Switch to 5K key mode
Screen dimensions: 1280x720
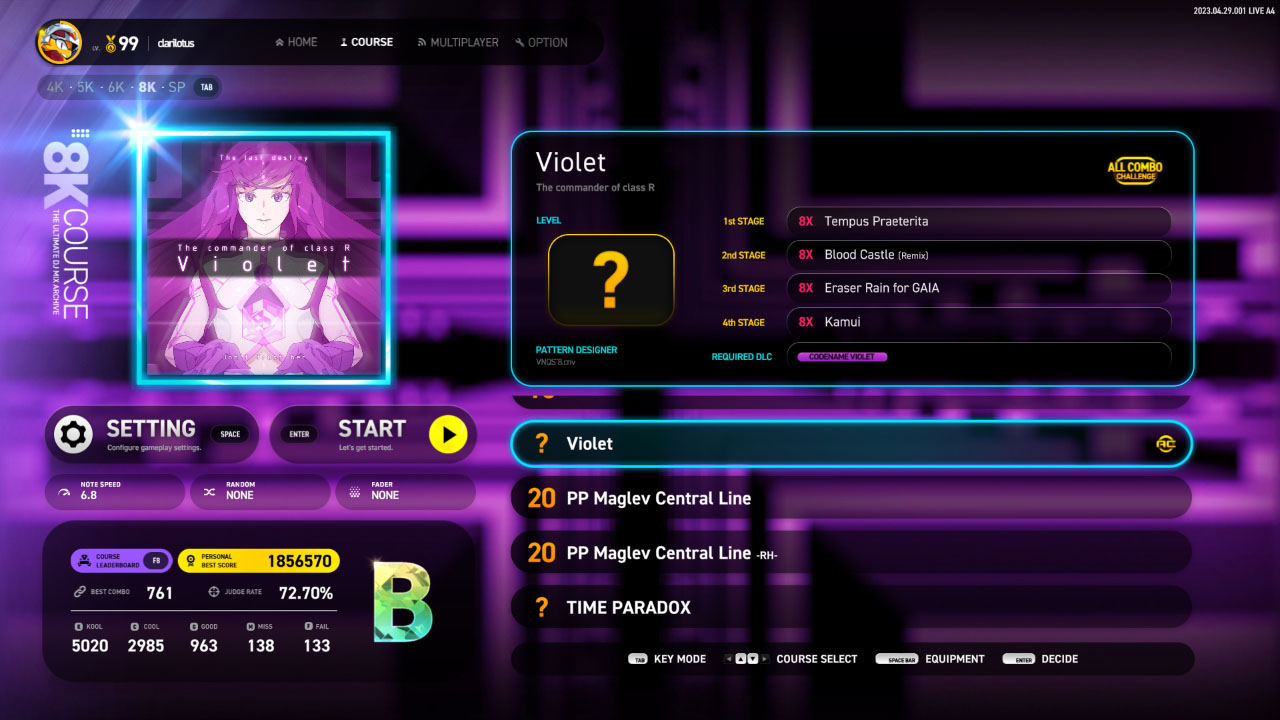click(x=86, y=87)
